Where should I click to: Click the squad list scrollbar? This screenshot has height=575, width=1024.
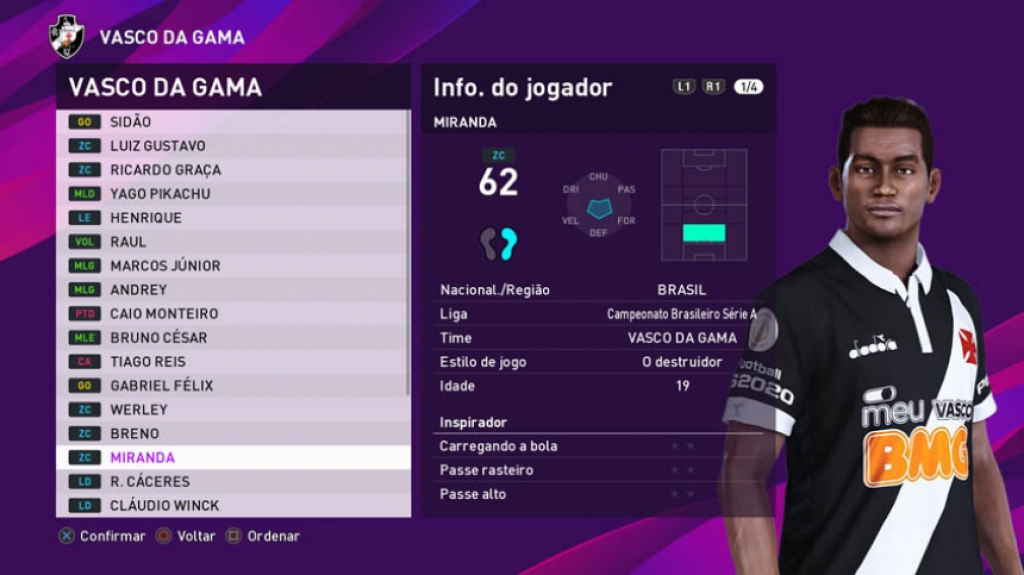click(x=408, y=250)
